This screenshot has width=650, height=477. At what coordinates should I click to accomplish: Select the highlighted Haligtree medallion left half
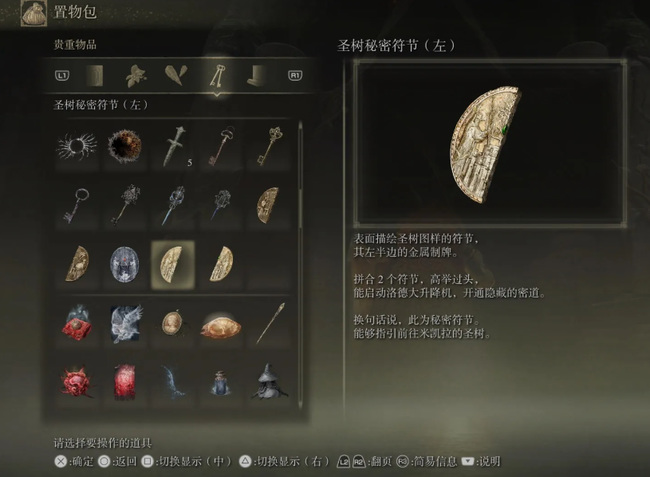(171, 262)
